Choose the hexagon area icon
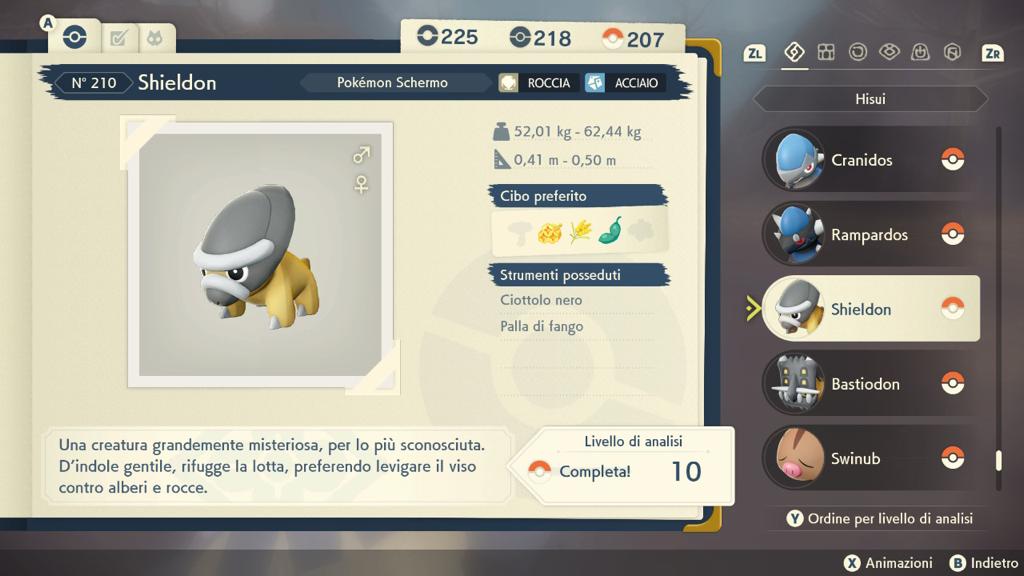This screenshot has height=576, width=1024. 952,52
